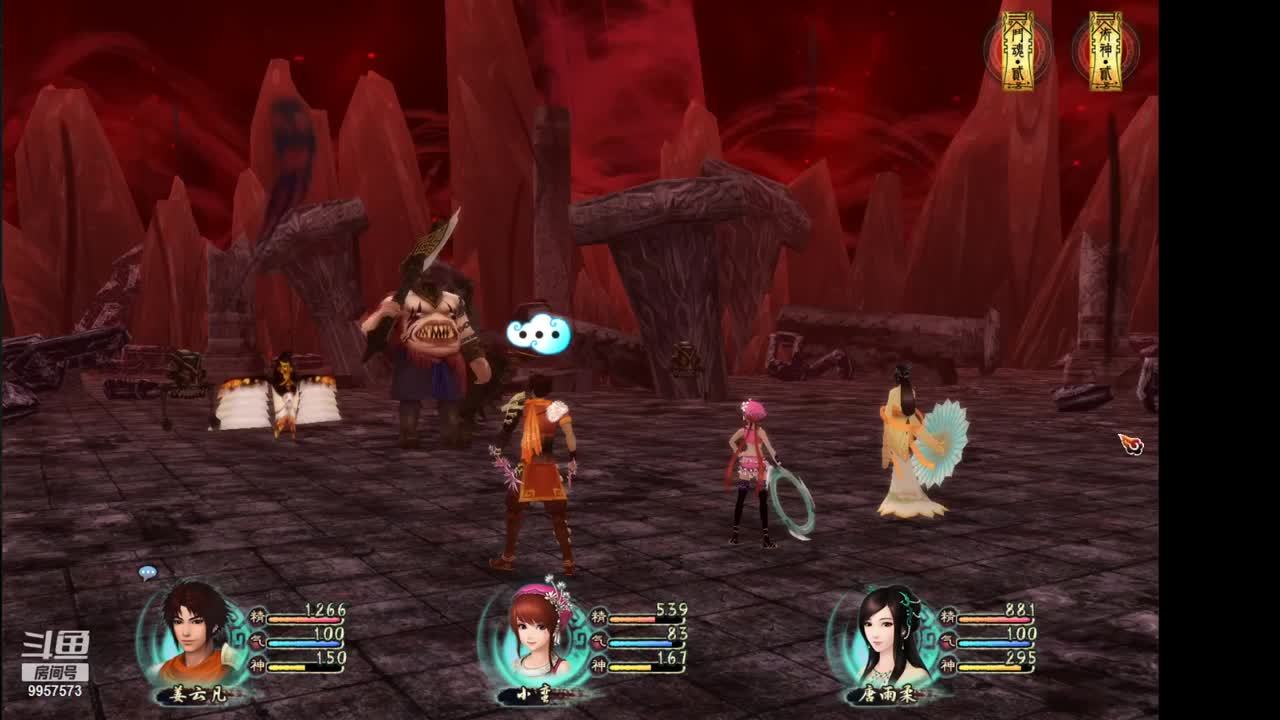Image resolution: width=1280 pixels, height=720 pixels.
Task: Select the 鬥魂·貳 talisman icon
Action: (1018, 51)
